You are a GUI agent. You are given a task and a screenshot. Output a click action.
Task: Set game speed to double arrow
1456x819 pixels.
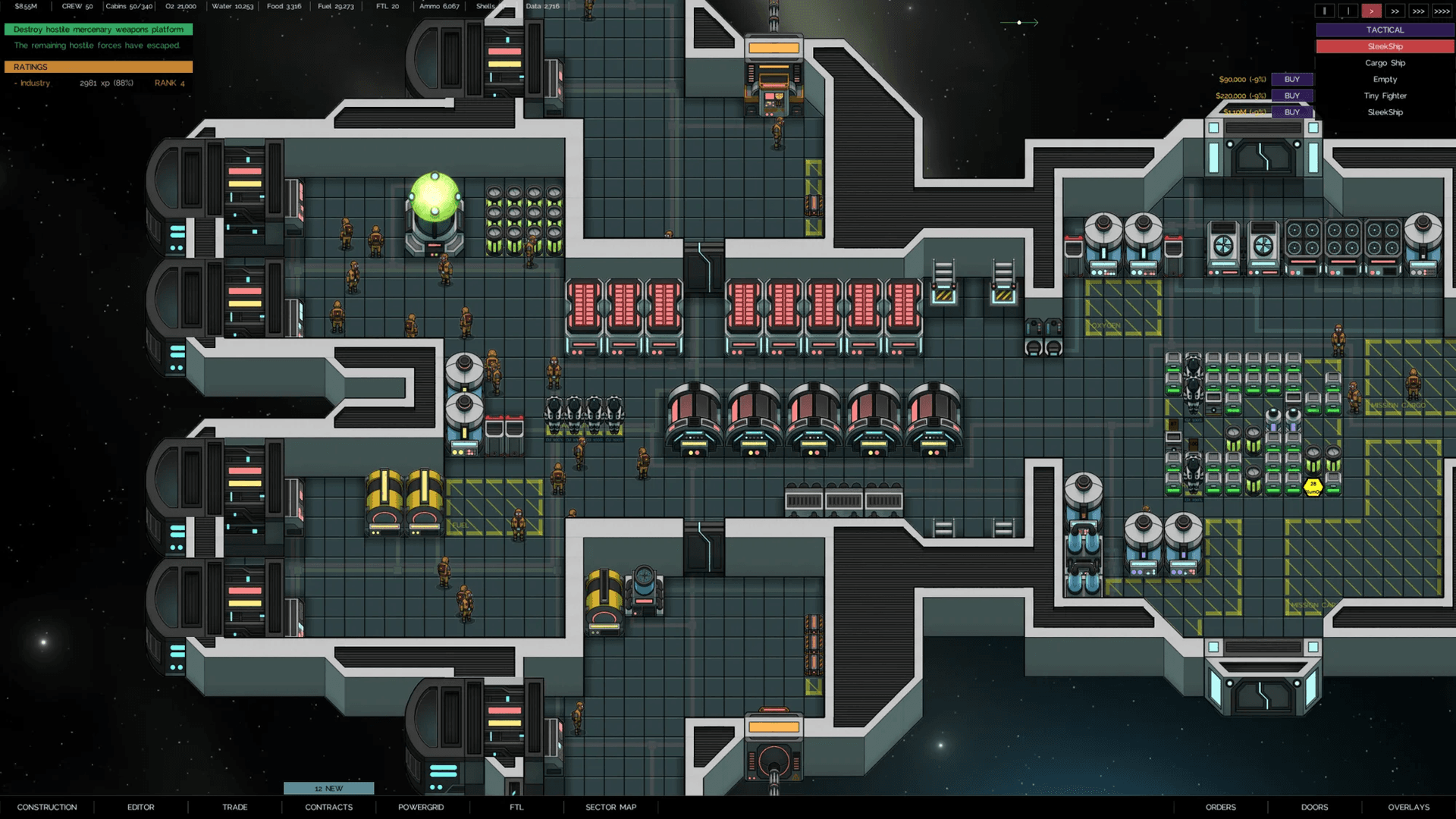[x=1395, y=11]
